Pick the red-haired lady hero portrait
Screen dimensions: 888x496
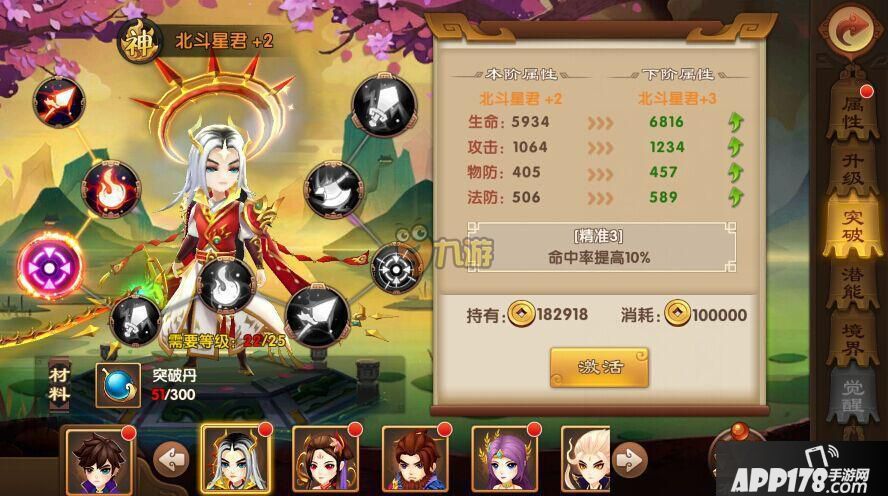click(x=324, y=461)
